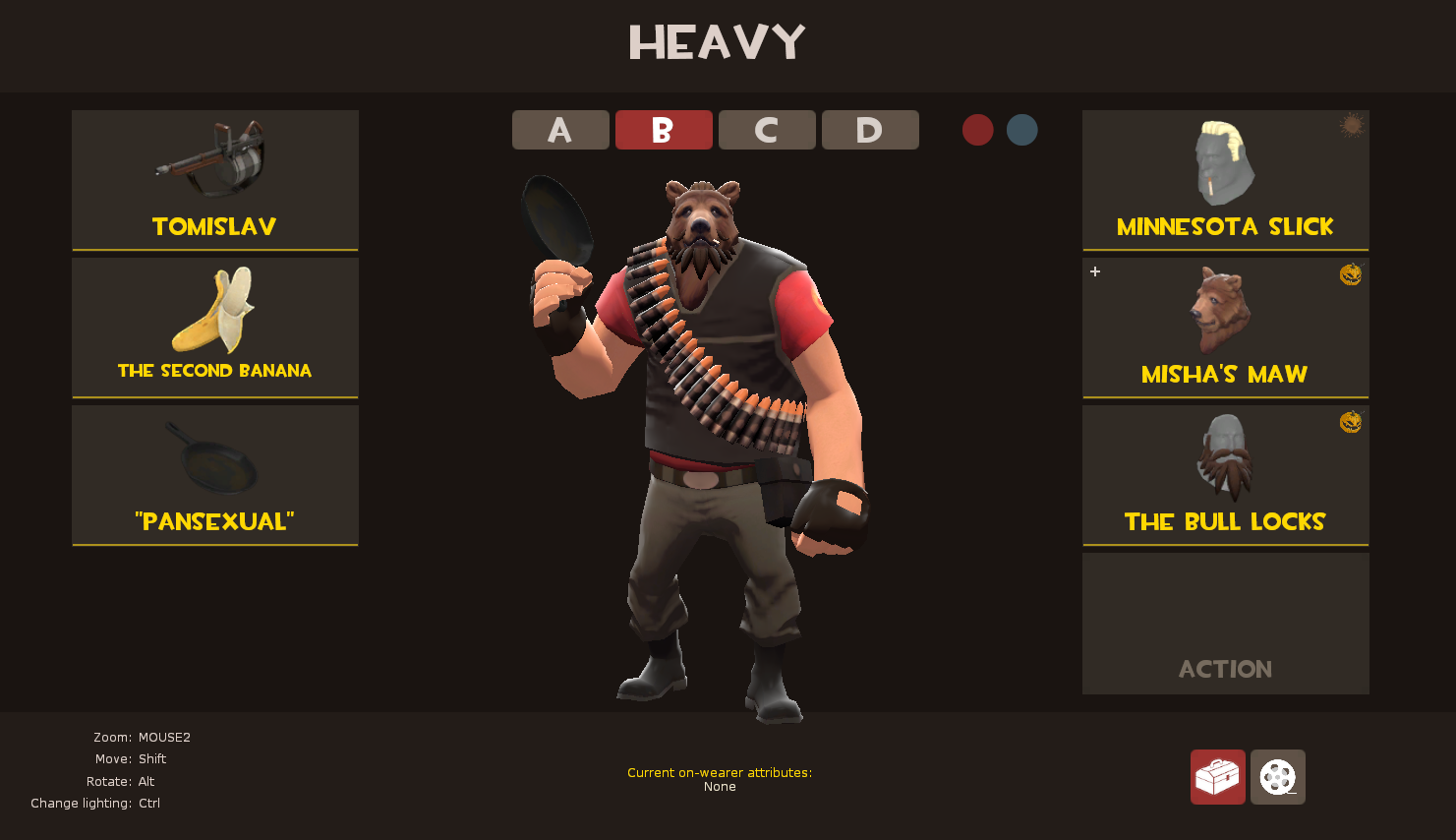Select the "Pansexual" frying pan icon
This screenshot has height=840, width=1456.
214,457
